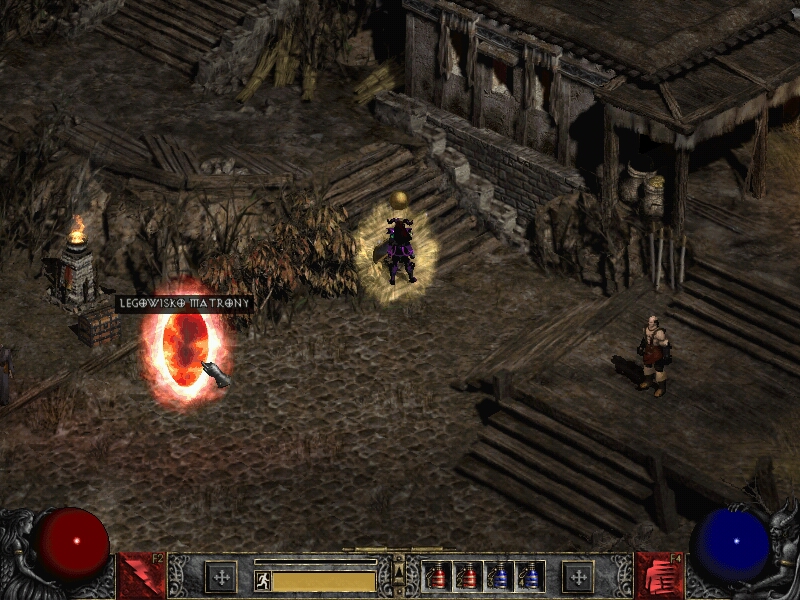This screenshot has height=600, width=800.
Task: Expand the mini panel arrow button
Action: [399, 570]
